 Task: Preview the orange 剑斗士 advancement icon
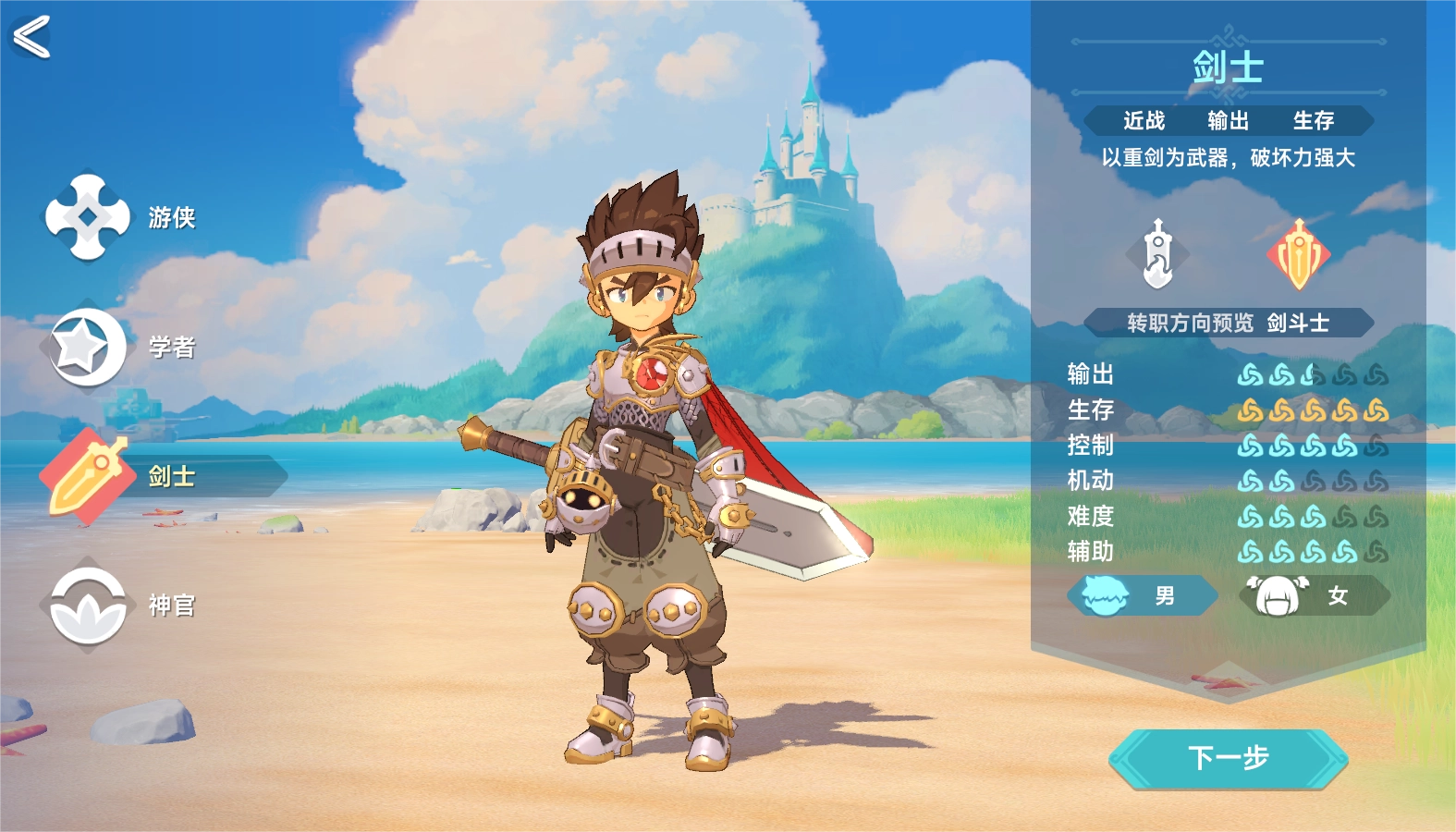coord(1299,254)
